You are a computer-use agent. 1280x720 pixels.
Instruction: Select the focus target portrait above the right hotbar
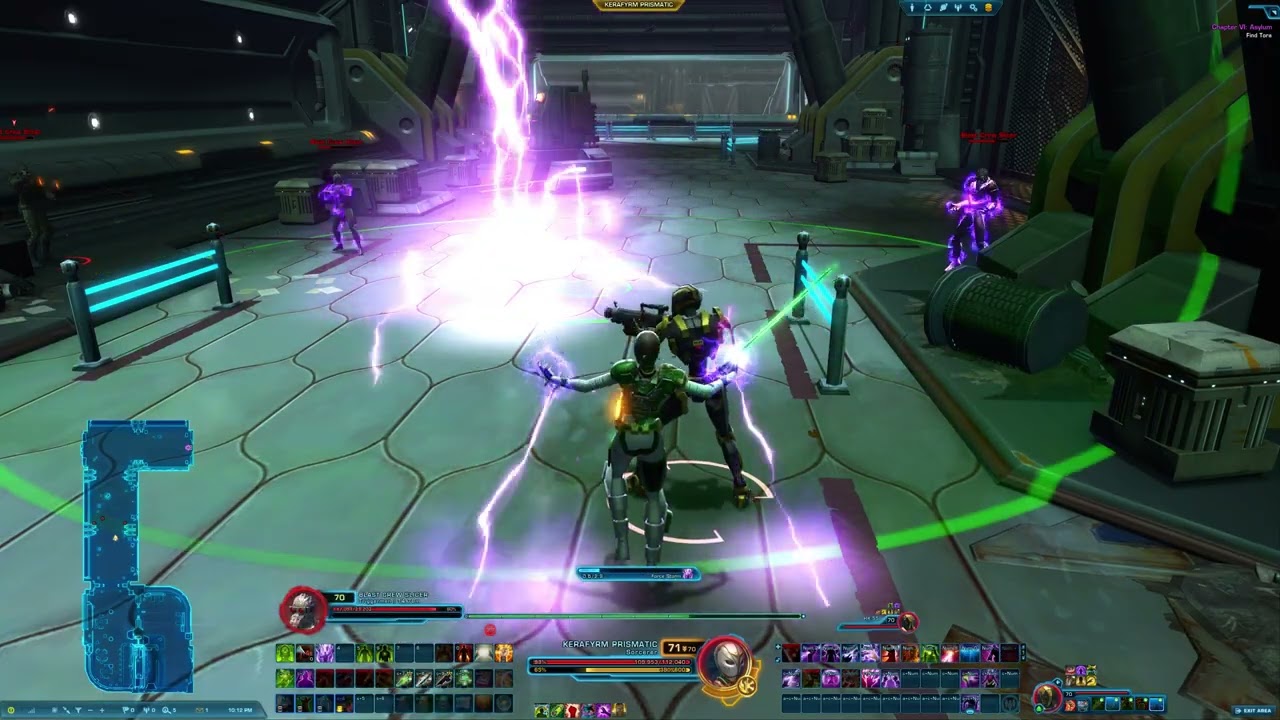(908, 623)
